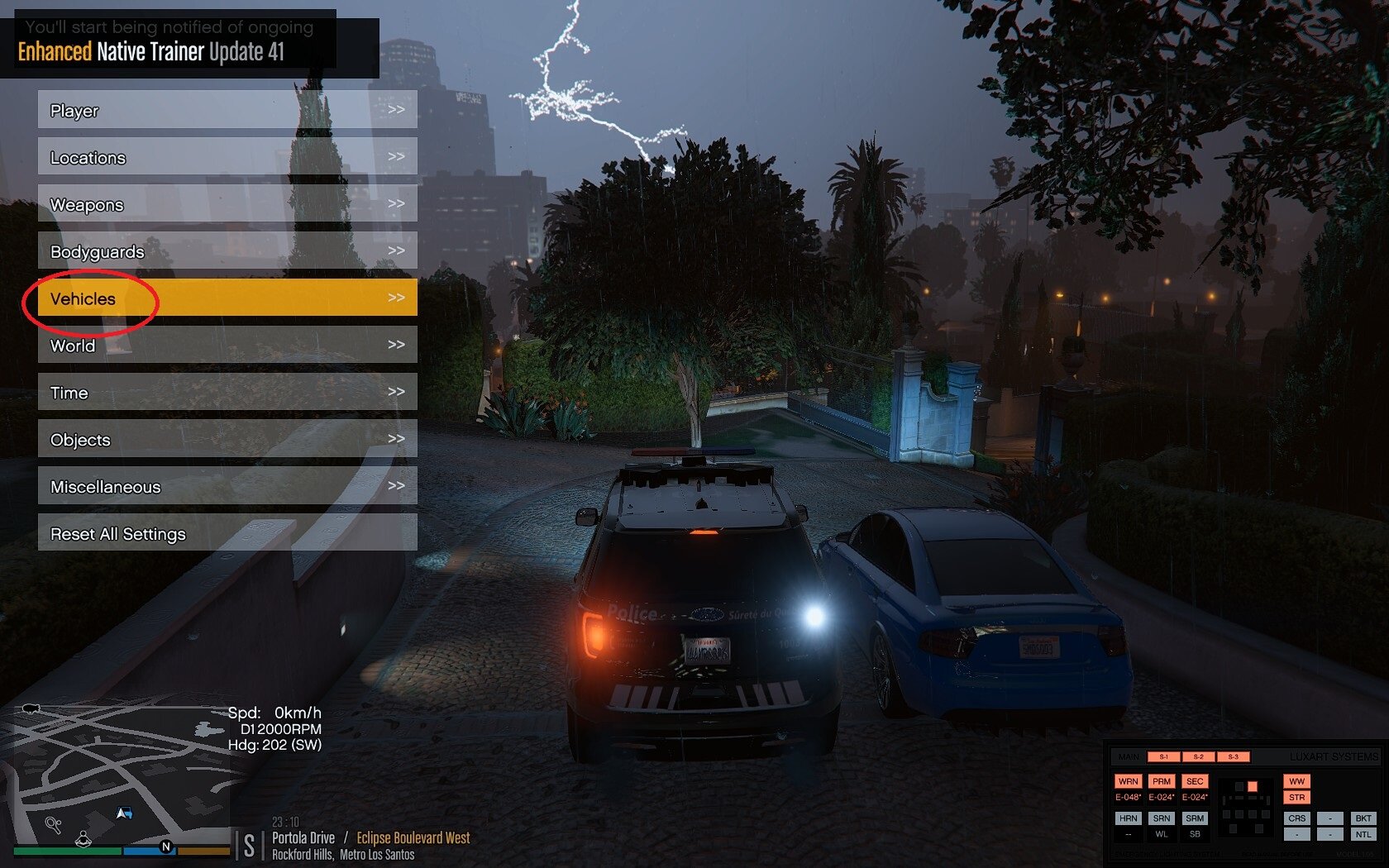Open the highlighted Vehicles entry

coord(227,298)
